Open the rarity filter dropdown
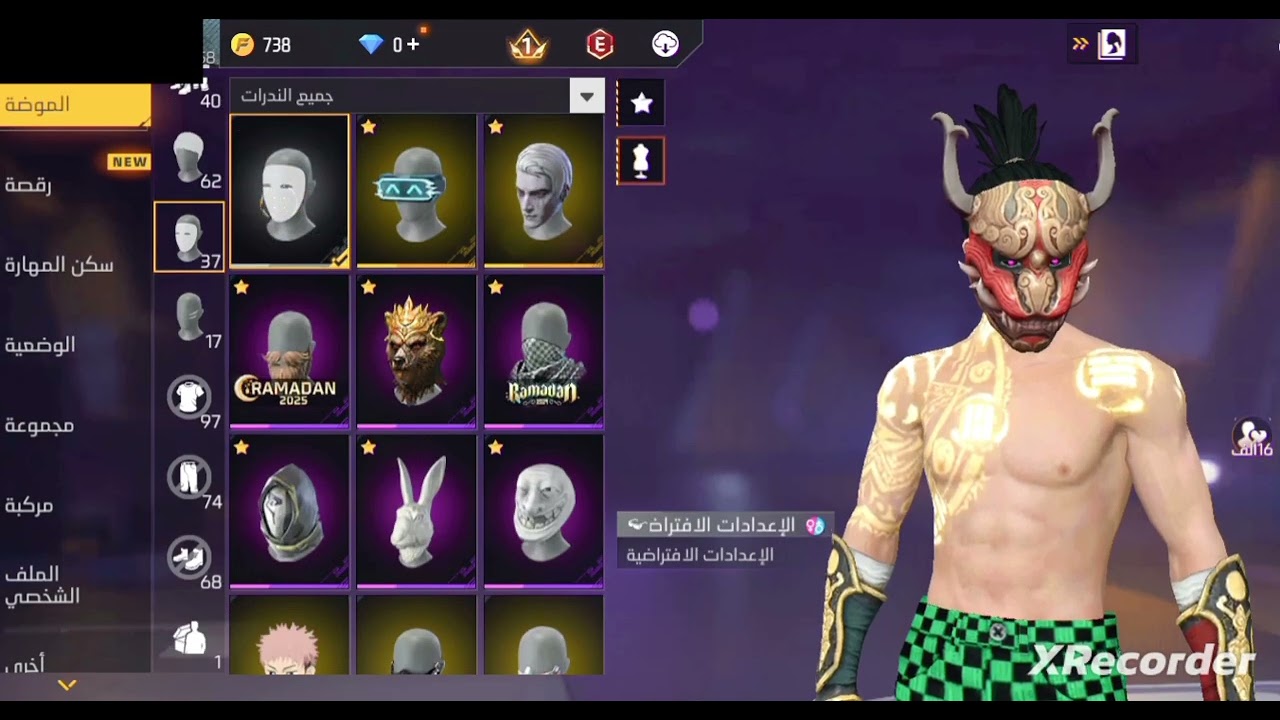The width and height of the screenshot is (1280, 720). pyautogui.click(x=586, y=97)
